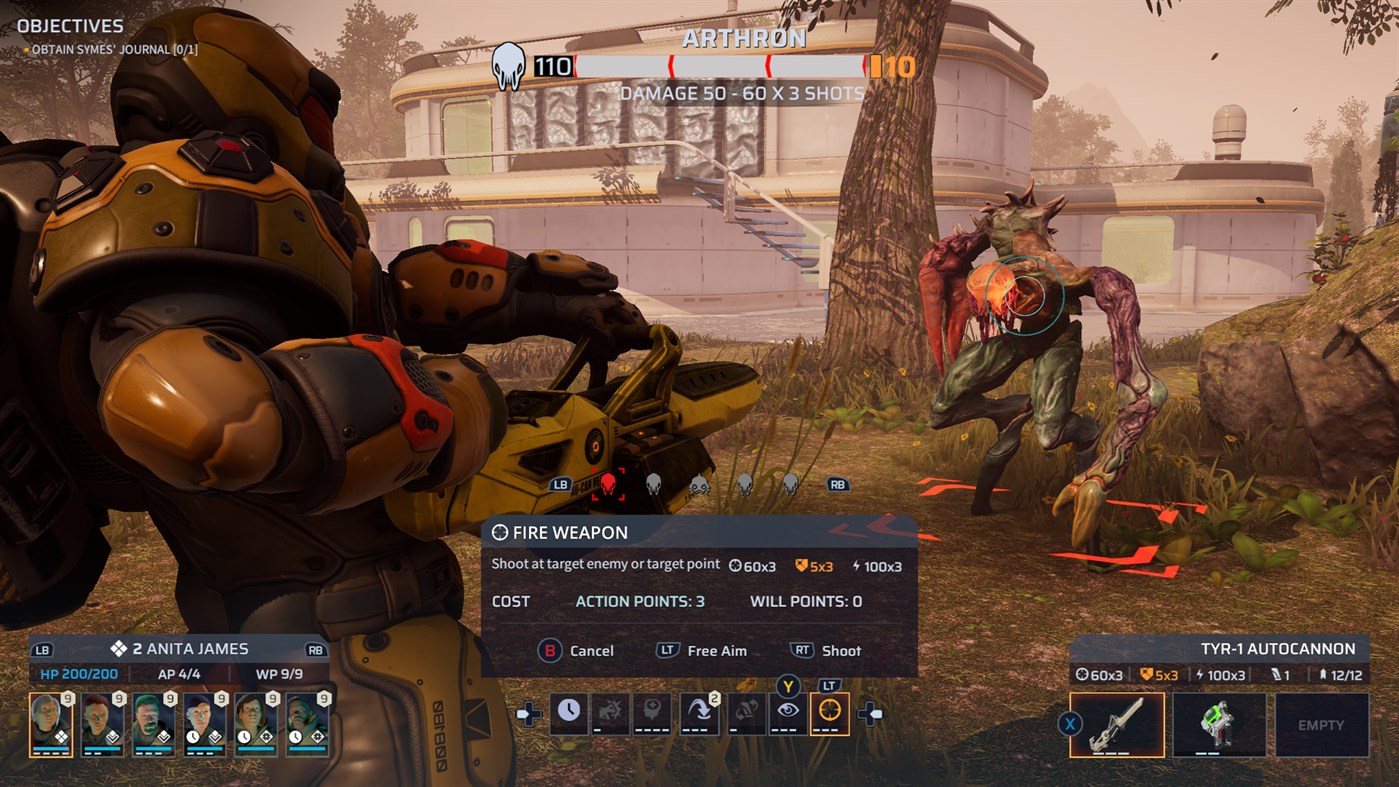The width and height of the screenshot is (1399, 787).
Task: Activate the End Turn clock icon
Action: (568, 712)
